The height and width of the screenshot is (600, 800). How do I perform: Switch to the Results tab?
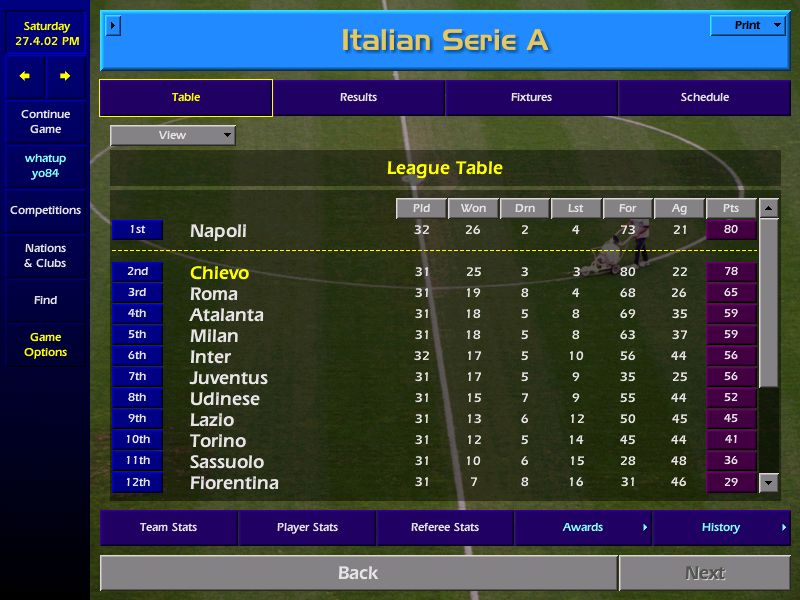[358, 98]
